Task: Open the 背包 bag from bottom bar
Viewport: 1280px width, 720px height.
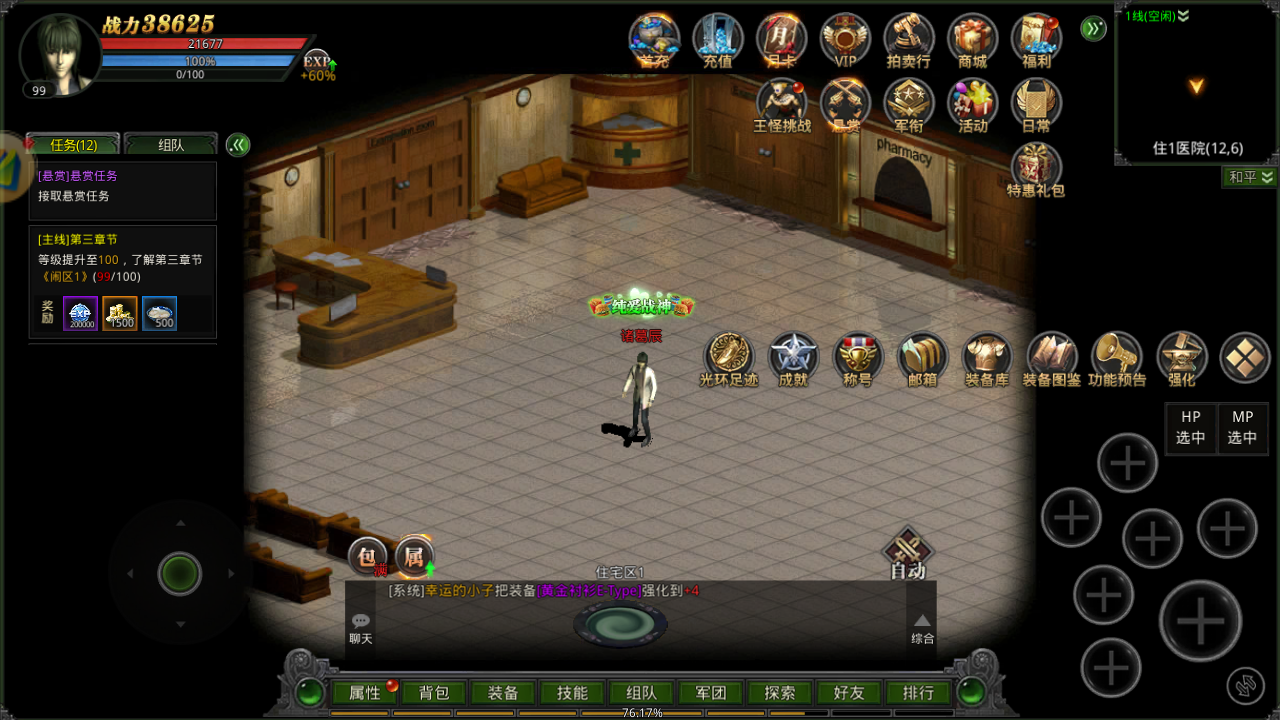Action: coord(434,692)
